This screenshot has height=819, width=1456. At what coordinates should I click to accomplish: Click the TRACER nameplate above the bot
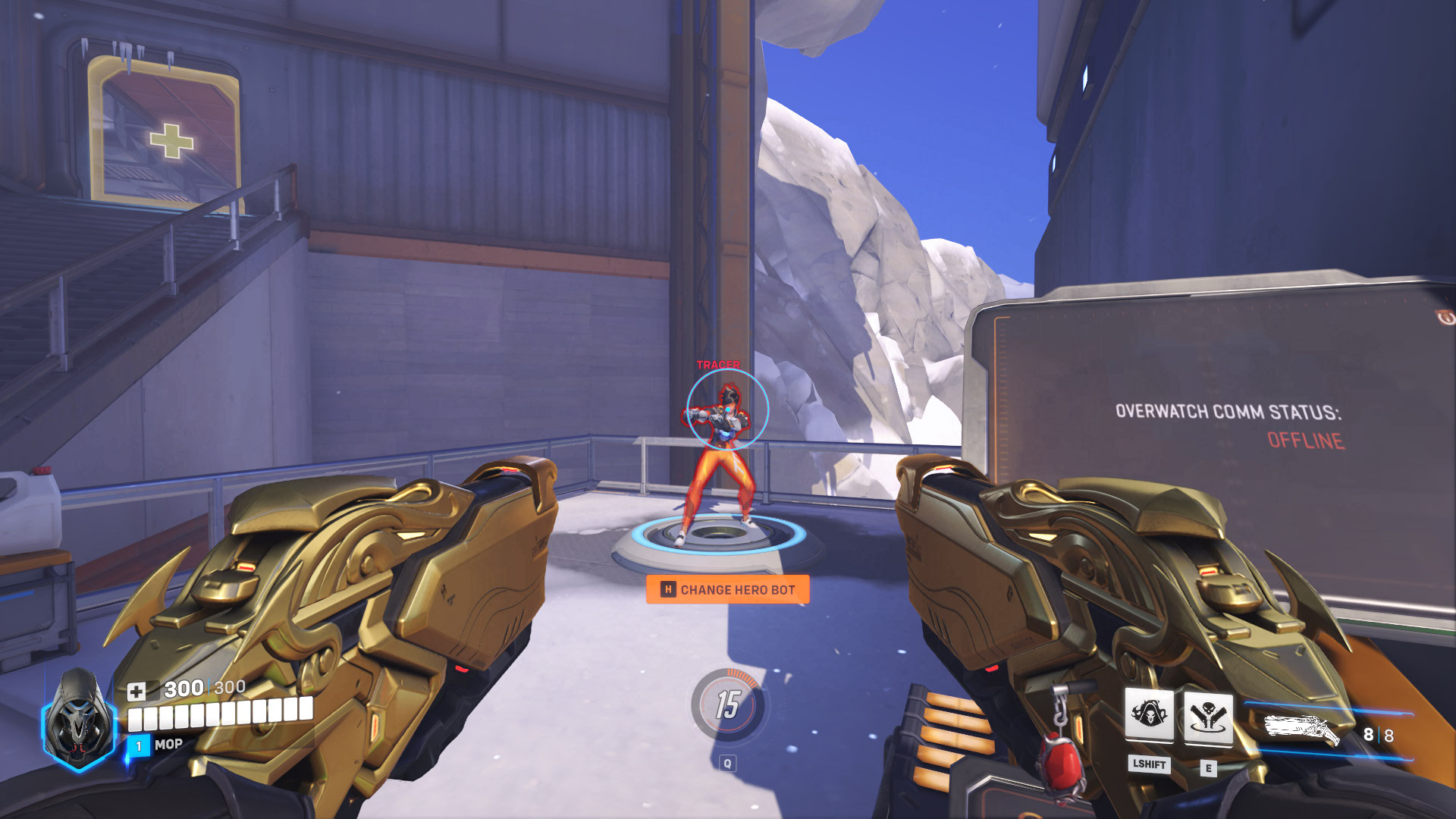(717, 365)
